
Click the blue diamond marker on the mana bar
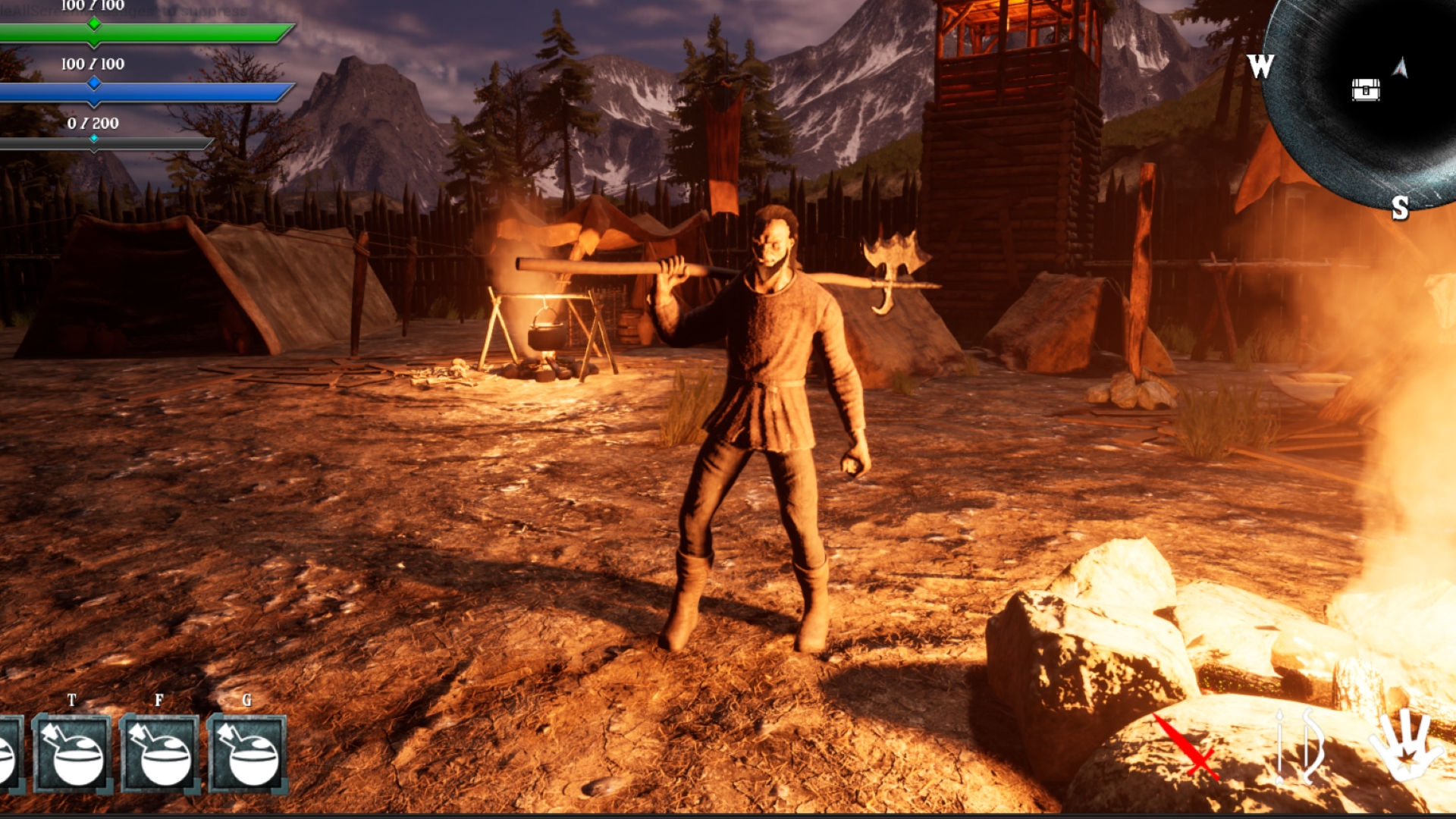click(93, 85)
